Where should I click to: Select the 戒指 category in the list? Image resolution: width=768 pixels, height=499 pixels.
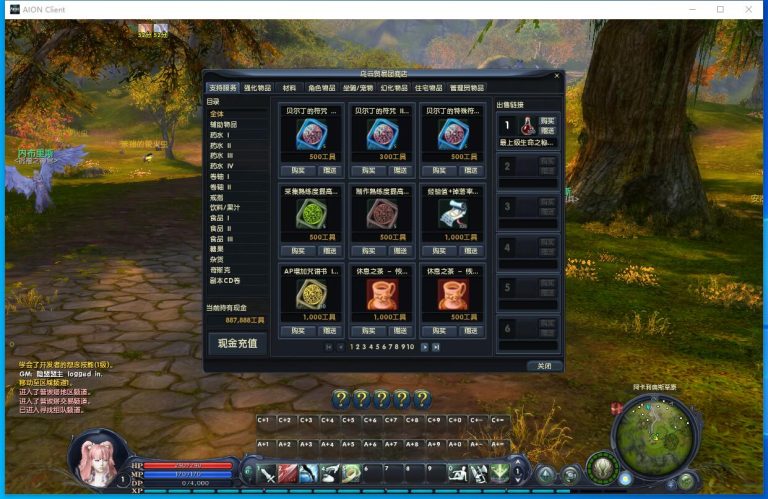pyautogui.click(x=217, y=197)
